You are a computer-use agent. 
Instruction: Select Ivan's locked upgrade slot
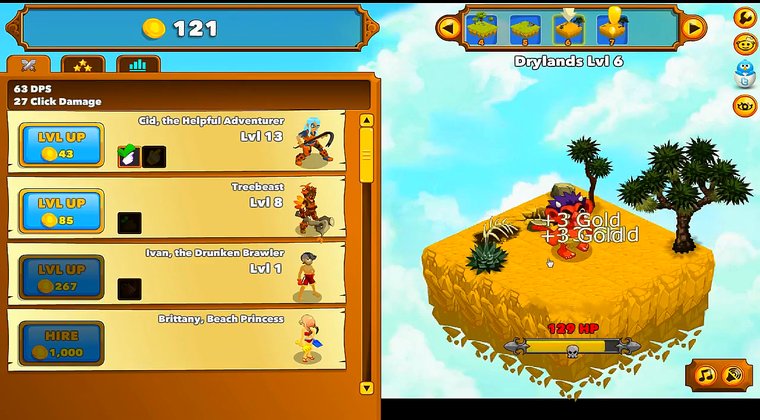[x=129, y=289]
